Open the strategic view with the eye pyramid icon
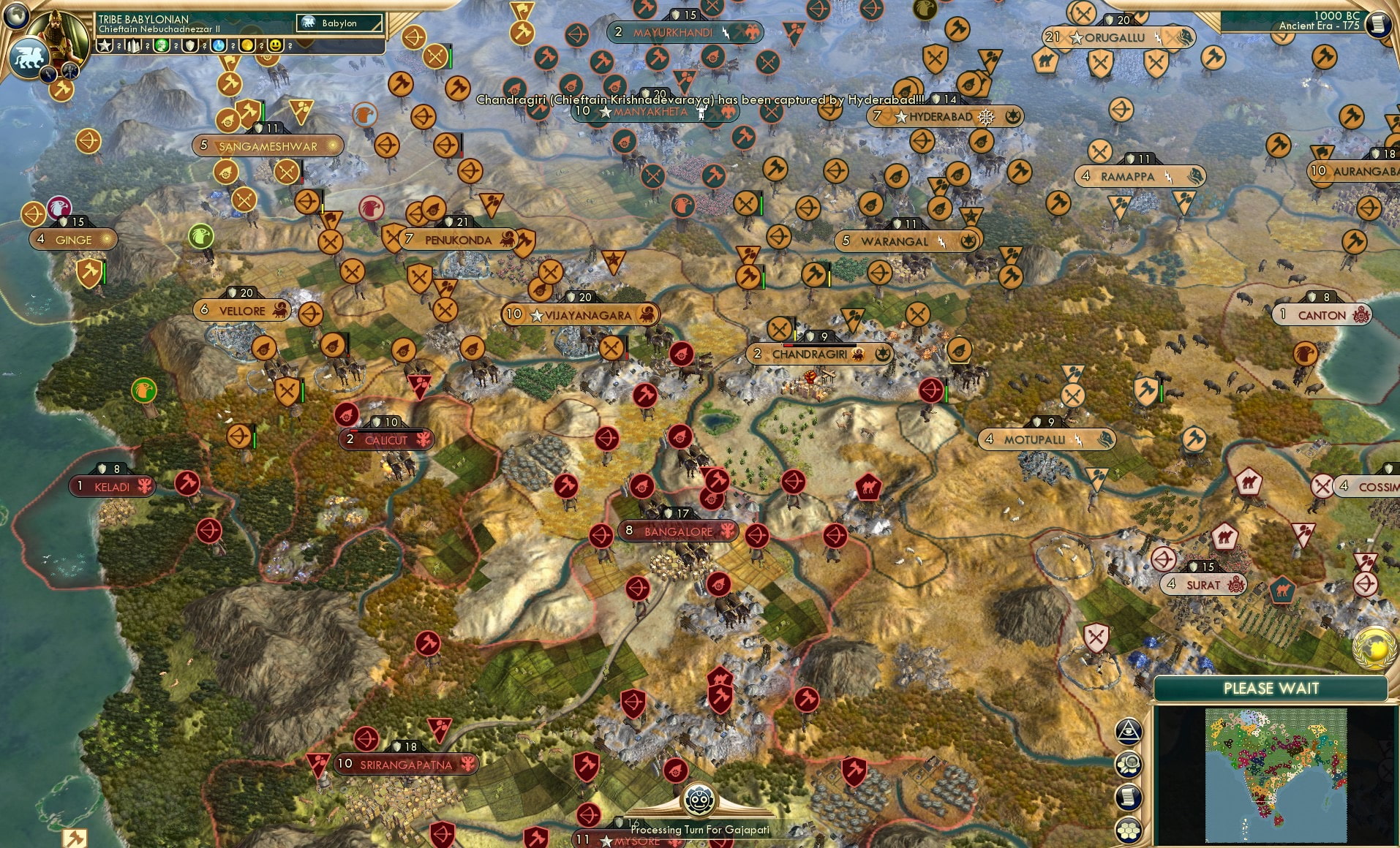Image resolution: width=1400 pixels, height=848 pixels. click(x=1129, y=730)
